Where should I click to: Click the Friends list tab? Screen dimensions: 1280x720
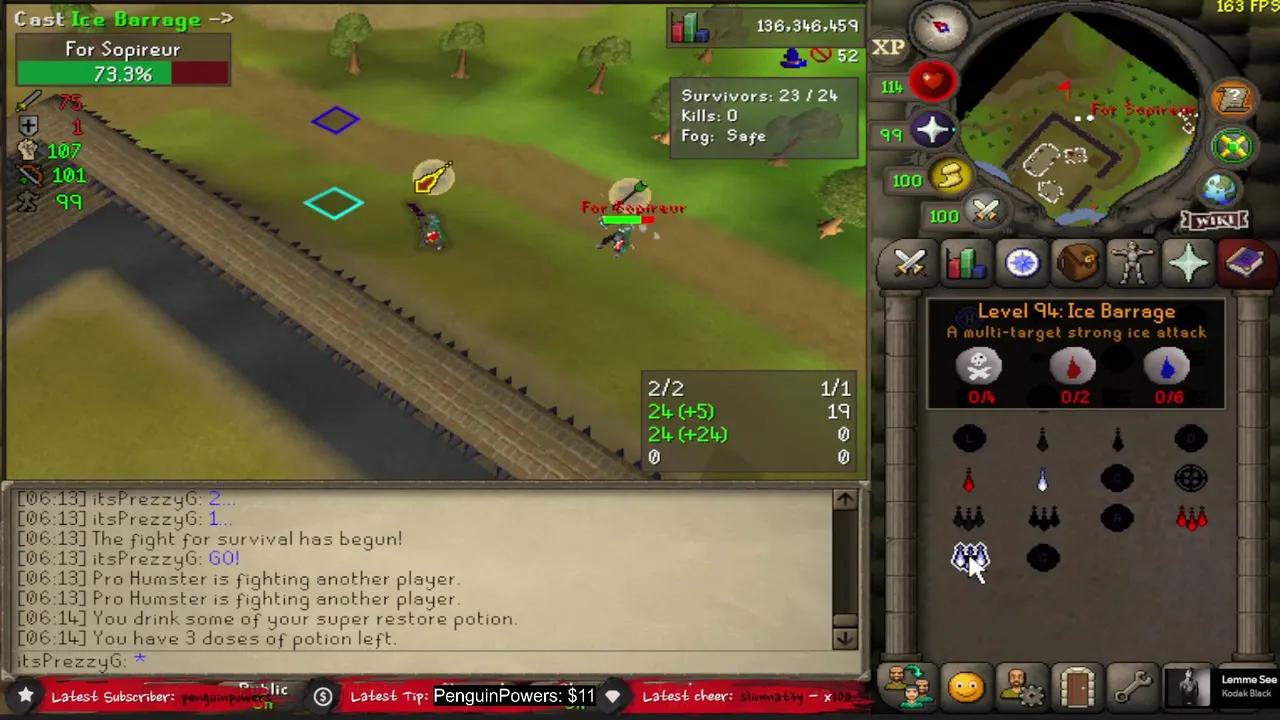(908, 686)
